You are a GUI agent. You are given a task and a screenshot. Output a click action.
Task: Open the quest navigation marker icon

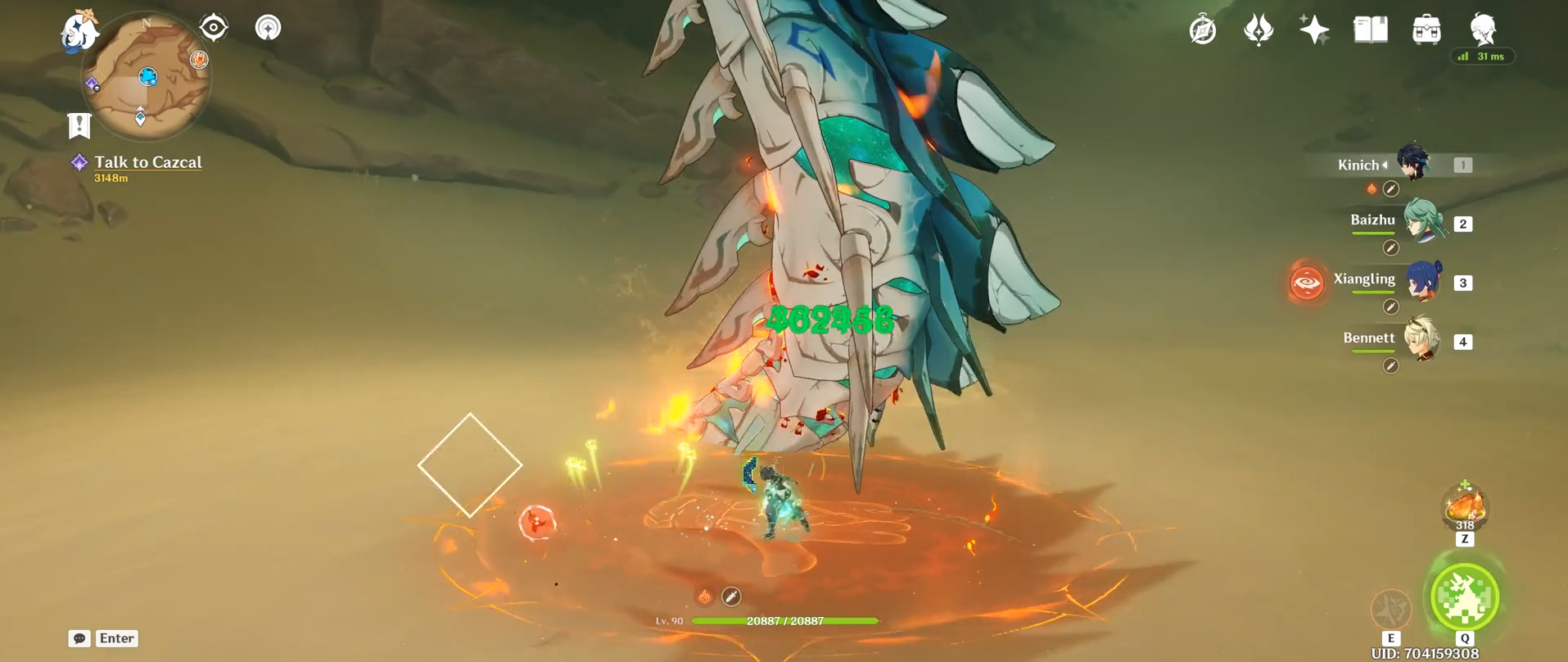click(x=268, y=28)
